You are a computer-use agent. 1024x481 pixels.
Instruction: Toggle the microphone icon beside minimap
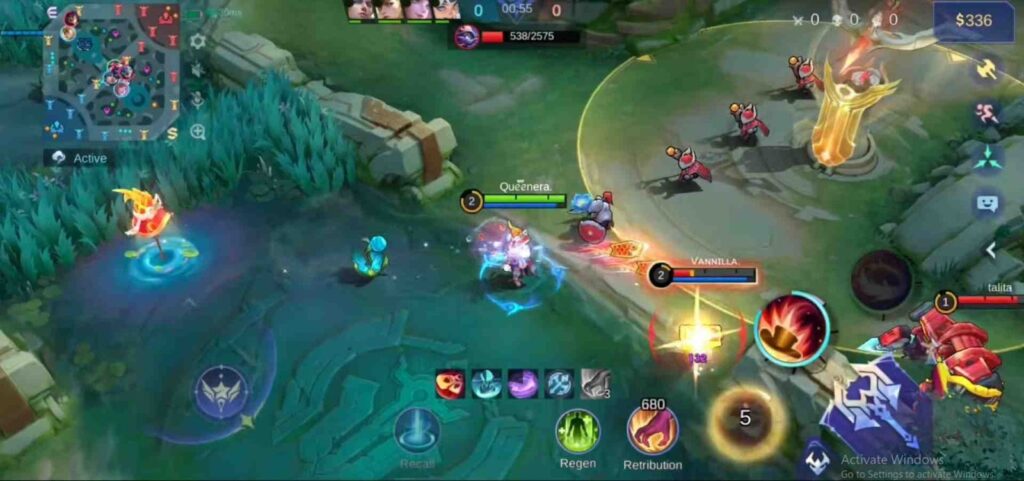coord(198,100)
